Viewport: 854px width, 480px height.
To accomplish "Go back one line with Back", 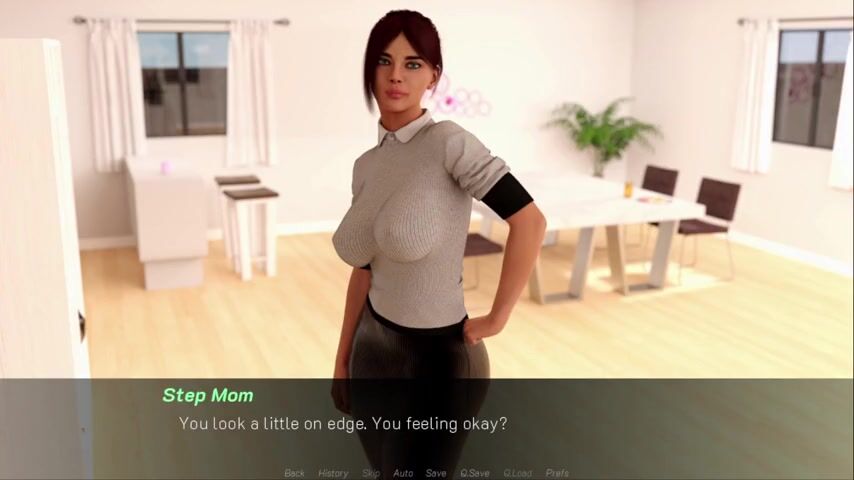I will (x=294, y=473).
